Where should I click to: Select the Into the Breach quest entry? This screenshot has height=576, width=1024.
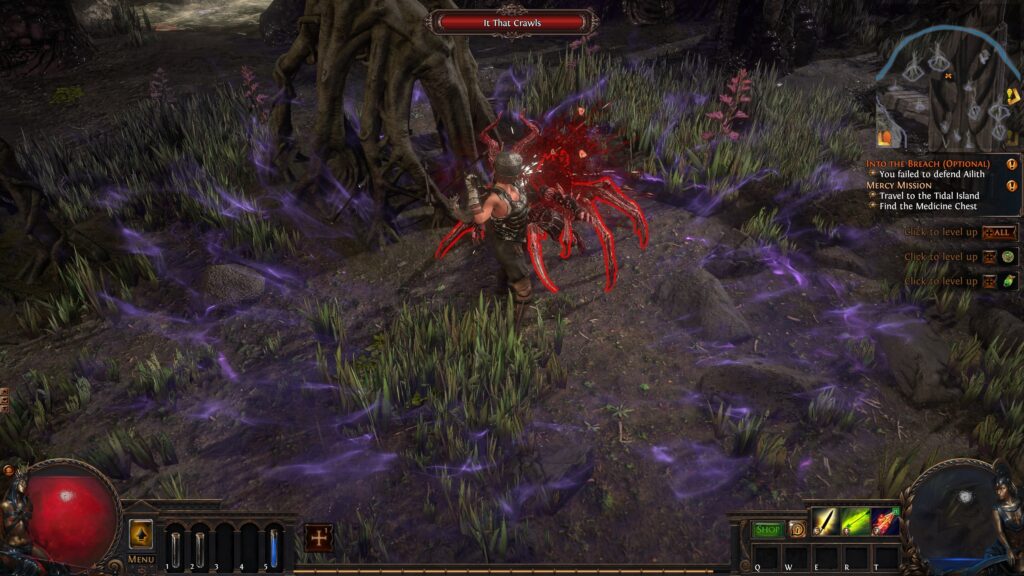tap(929, 163)
